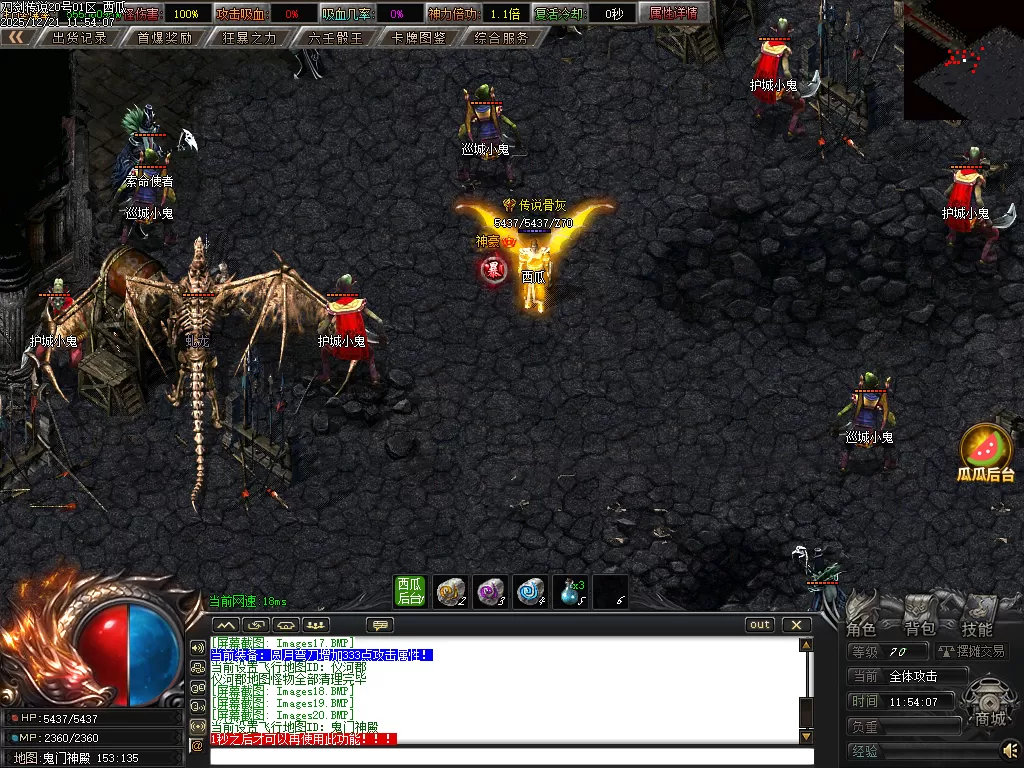
Task: Select the 狂暴之力 menu entry
Action: click(250, 38)
